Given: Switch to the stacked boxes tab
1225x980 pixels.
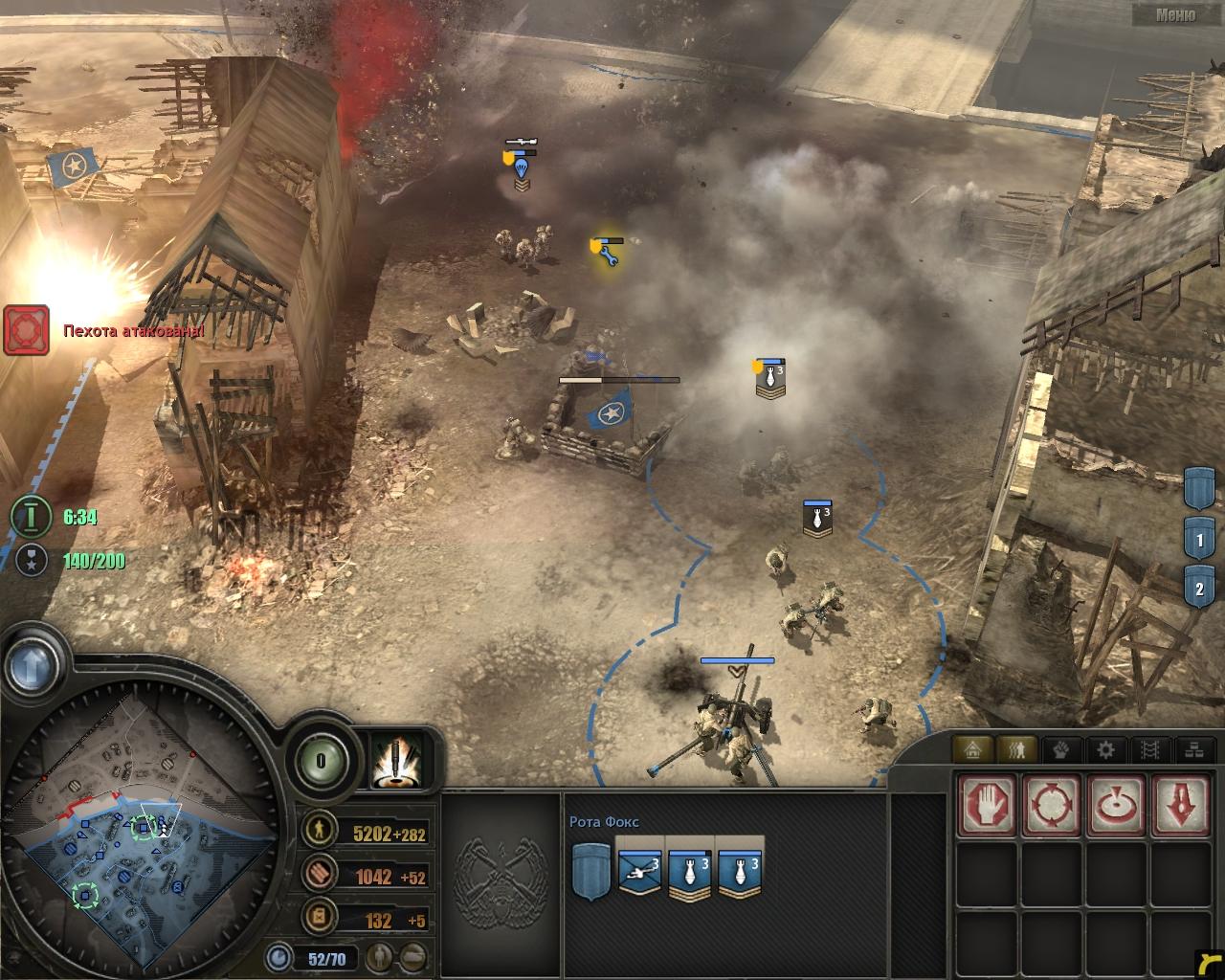Looking at the screenshot, I should pyautogui.click(x=1192, y=749).
